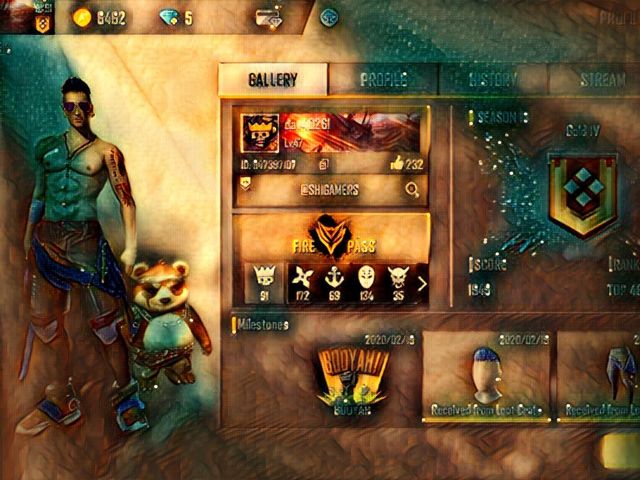Search the @SHIGAMERS guild with the magnifier
This screenshot has height=480, width=640.
(x=411, y=189)
